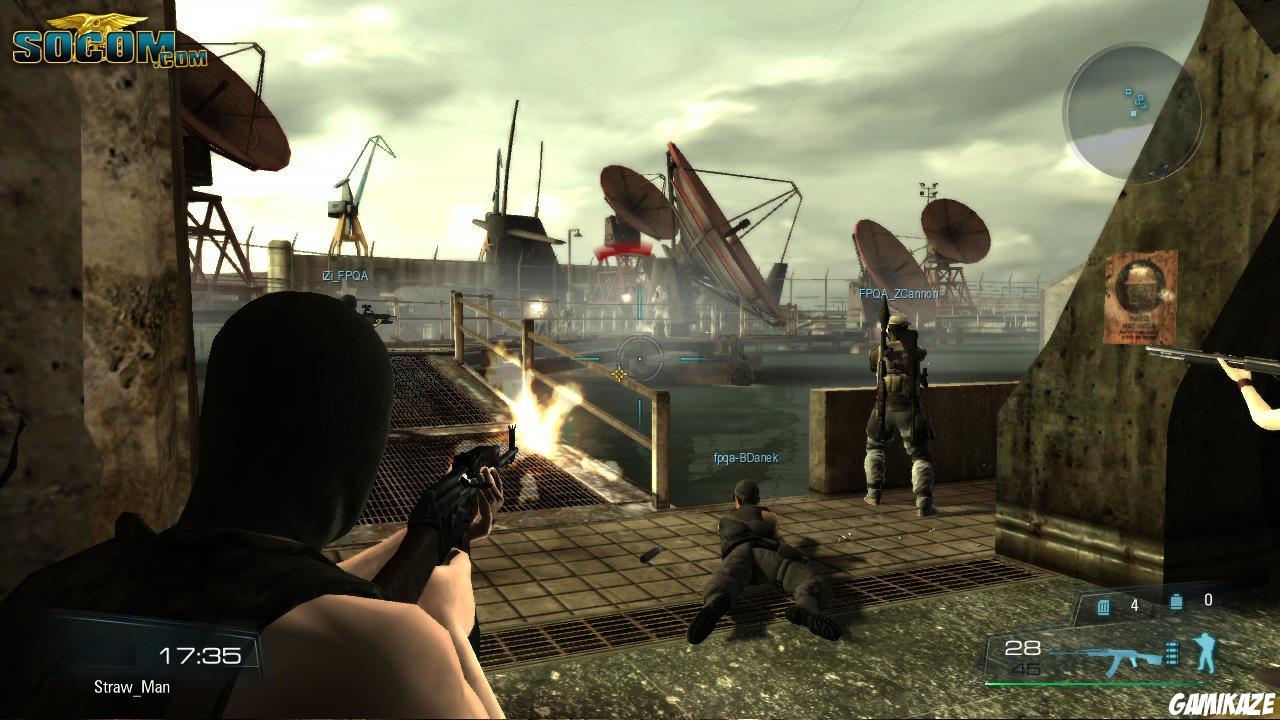Click the solid blue squad marker on the radar
The image size is (1280, 720).
point(1133,113)
